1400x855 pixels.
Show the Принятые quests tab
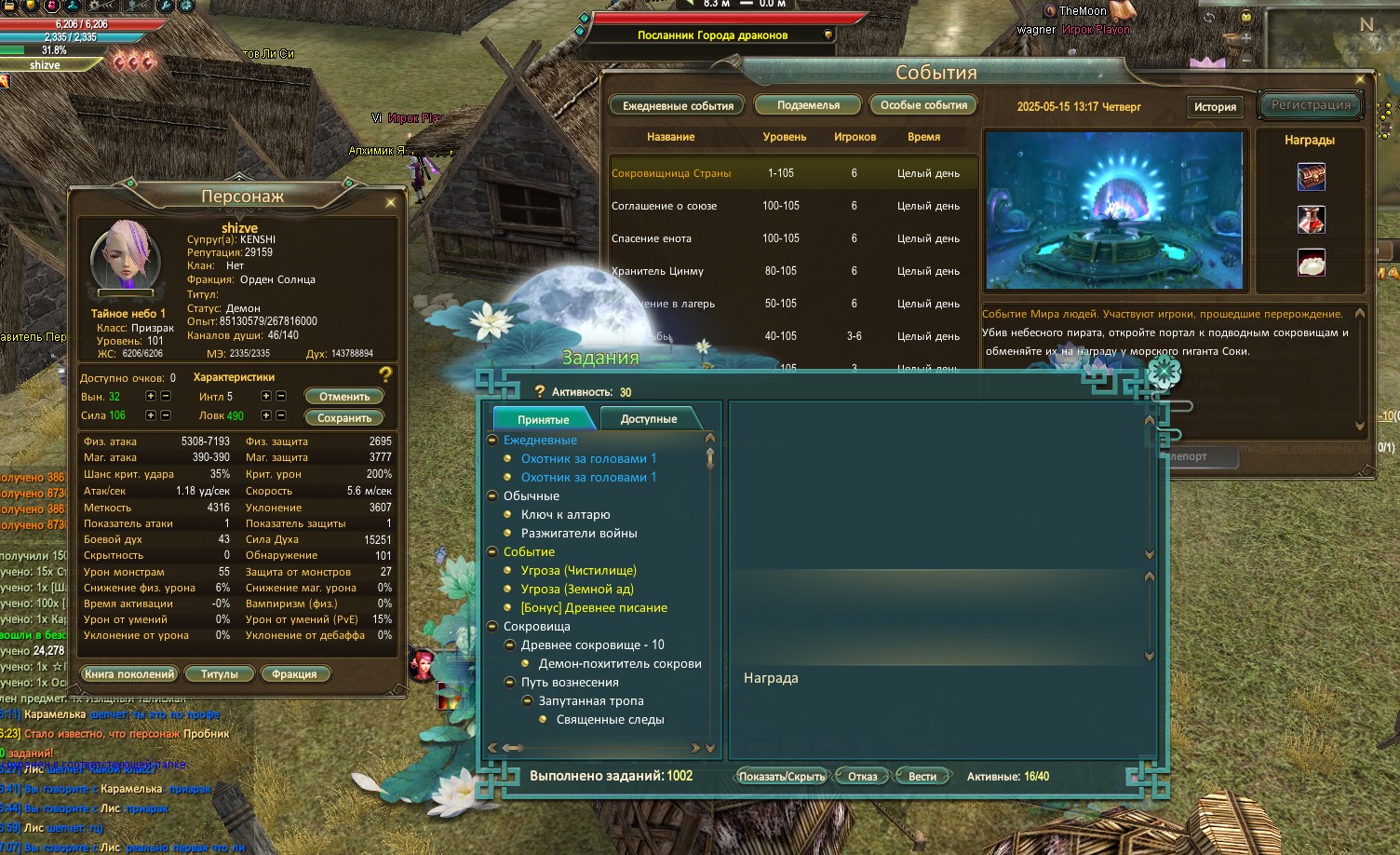pyautogui.click(x=543, y=419)
